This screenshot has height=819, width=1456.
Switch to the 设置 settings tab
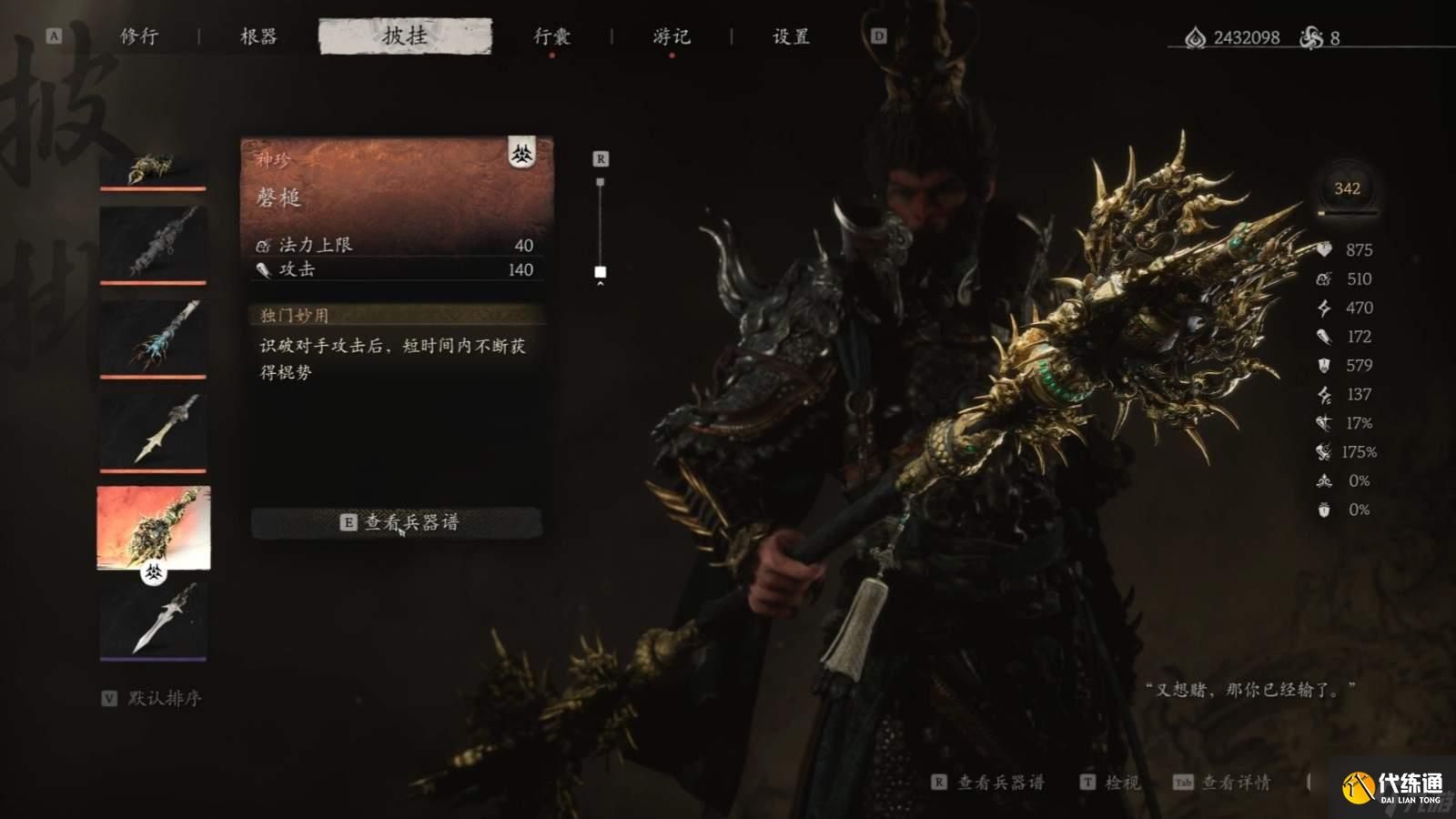(x=791, y=36)
